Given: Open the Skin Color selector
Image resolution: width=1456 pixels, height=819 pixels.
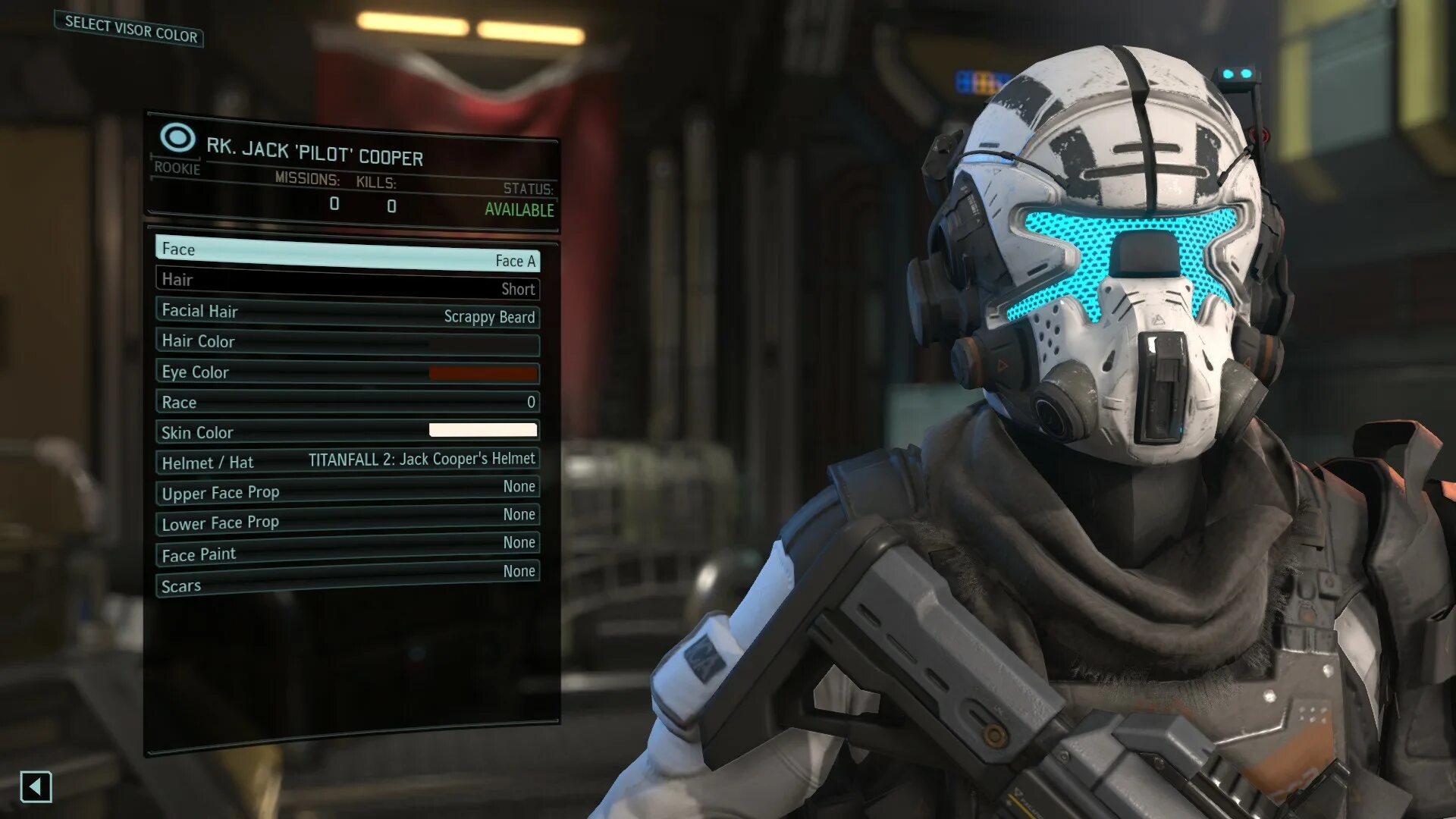Looking at the screenshot, I should (x=347, y=431).
